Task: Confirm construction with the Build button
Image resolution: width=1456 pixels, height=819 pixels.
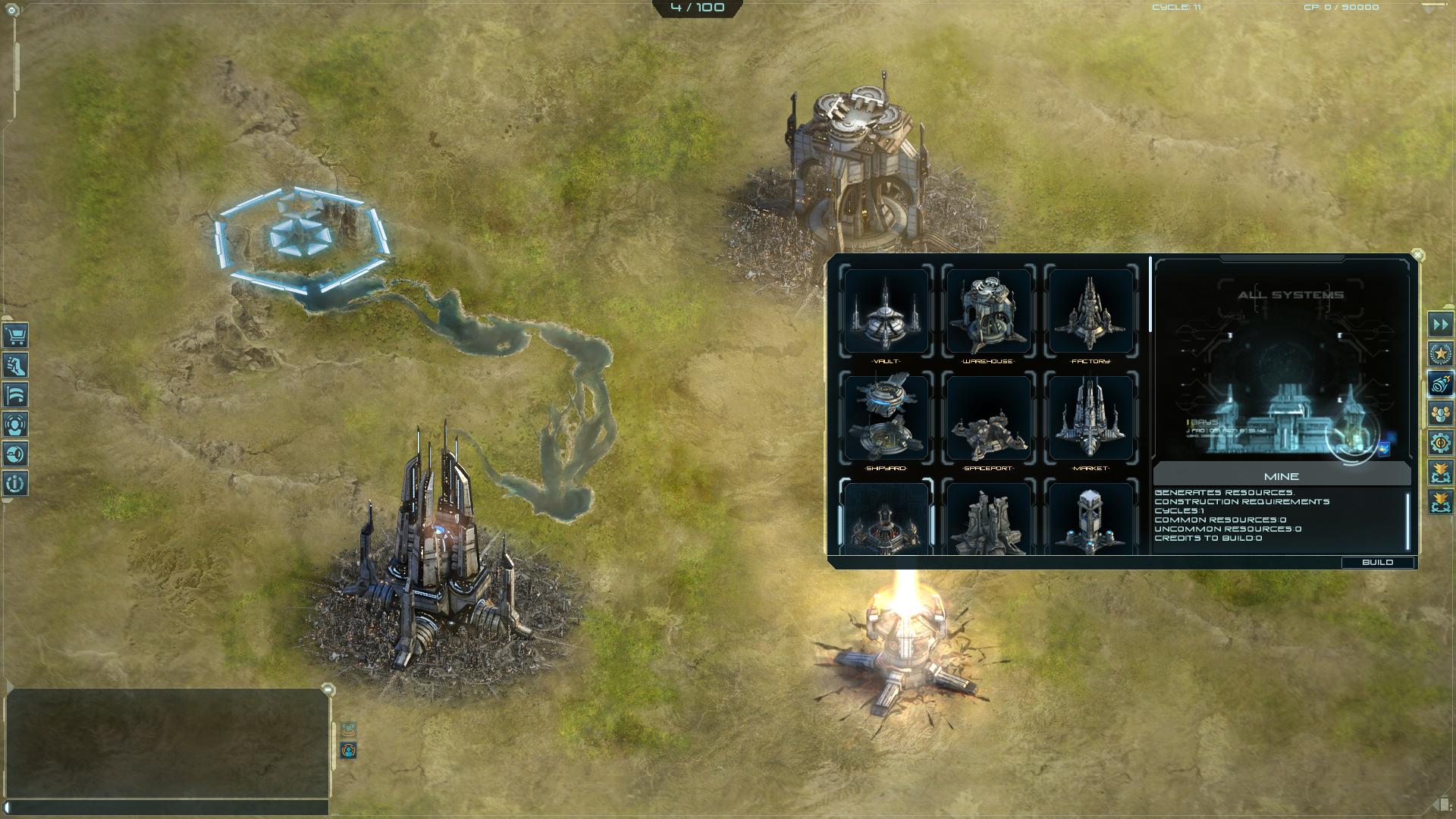Action: tap(1377, 562)
